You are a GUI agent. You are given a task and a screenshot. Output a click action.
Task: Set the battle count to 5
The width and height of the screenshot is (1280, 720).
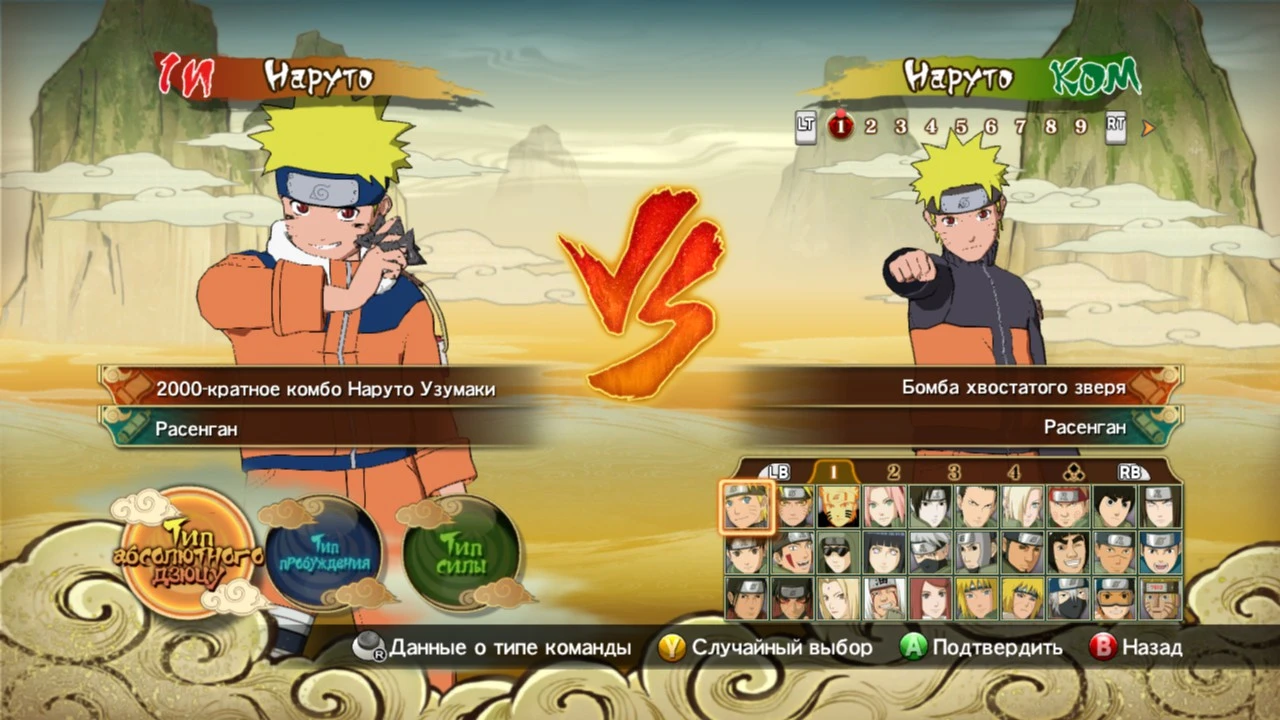[960, 127]
